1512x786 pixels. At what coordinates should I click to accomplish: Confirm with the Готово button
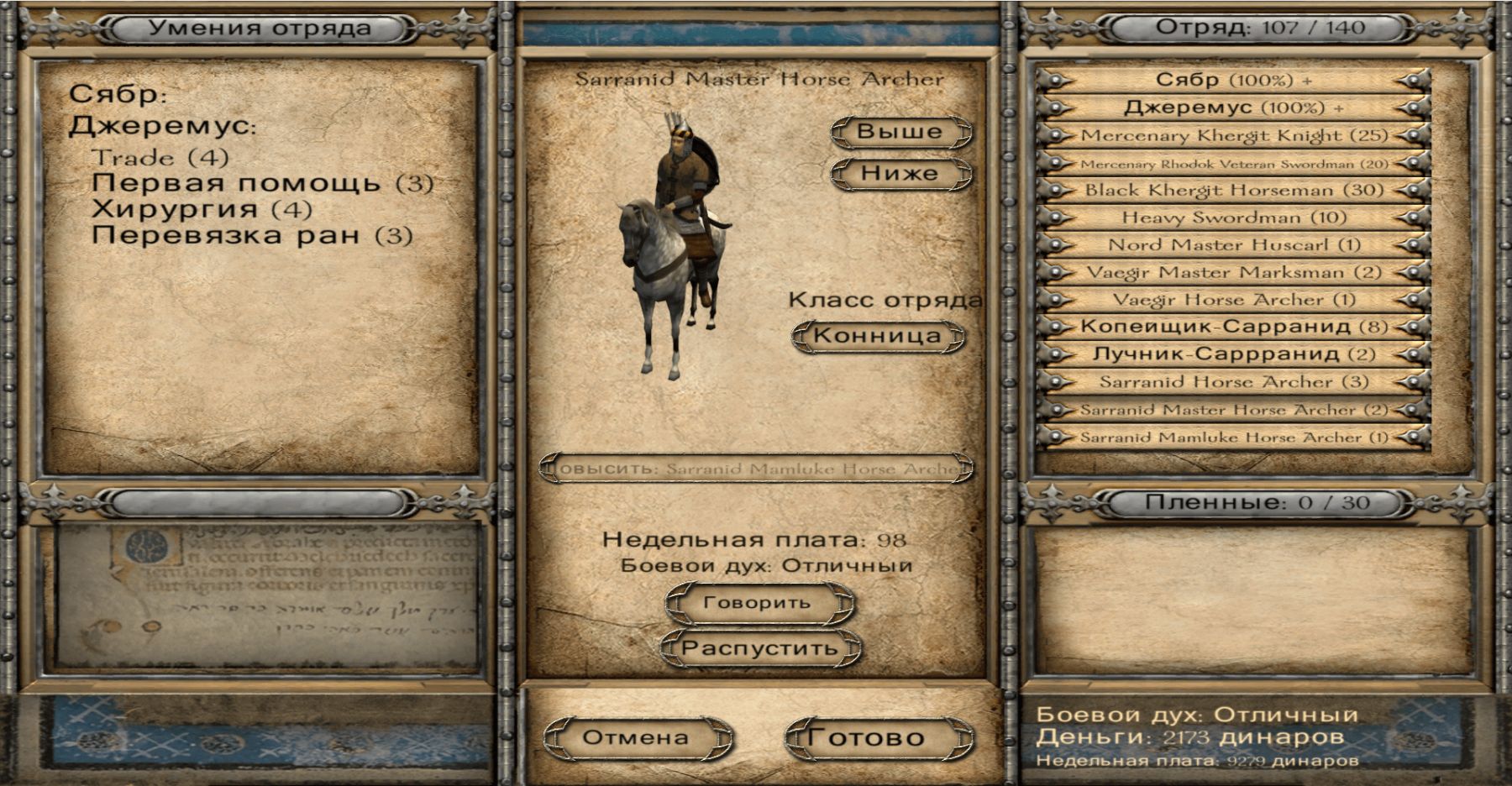(x=867, y=738)
